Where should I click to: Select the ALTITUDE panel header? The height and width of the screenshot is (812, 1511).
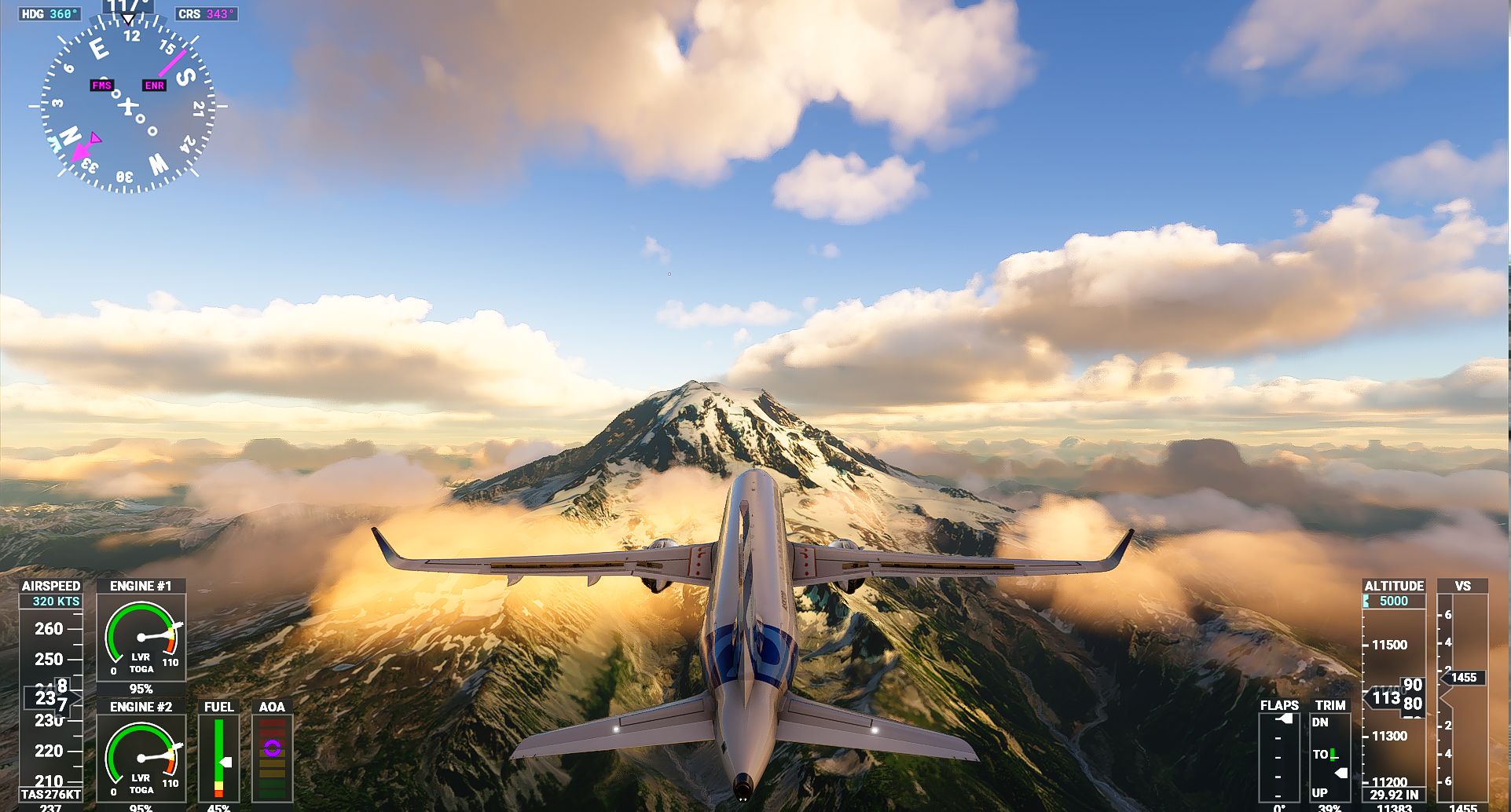pyautogui.click(x=1395, y=586)
